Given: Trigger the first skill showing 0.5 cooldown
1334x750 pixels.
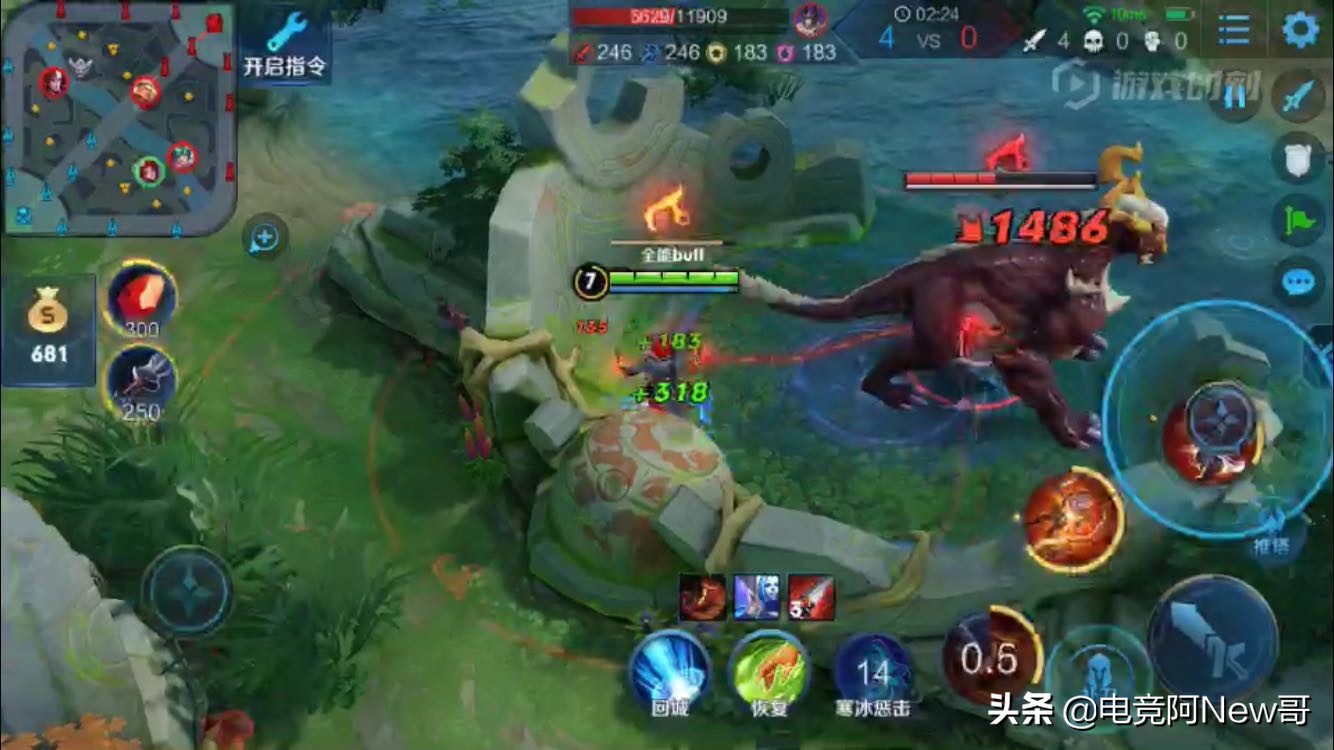Looking at the screenshot, I should 992,656.
